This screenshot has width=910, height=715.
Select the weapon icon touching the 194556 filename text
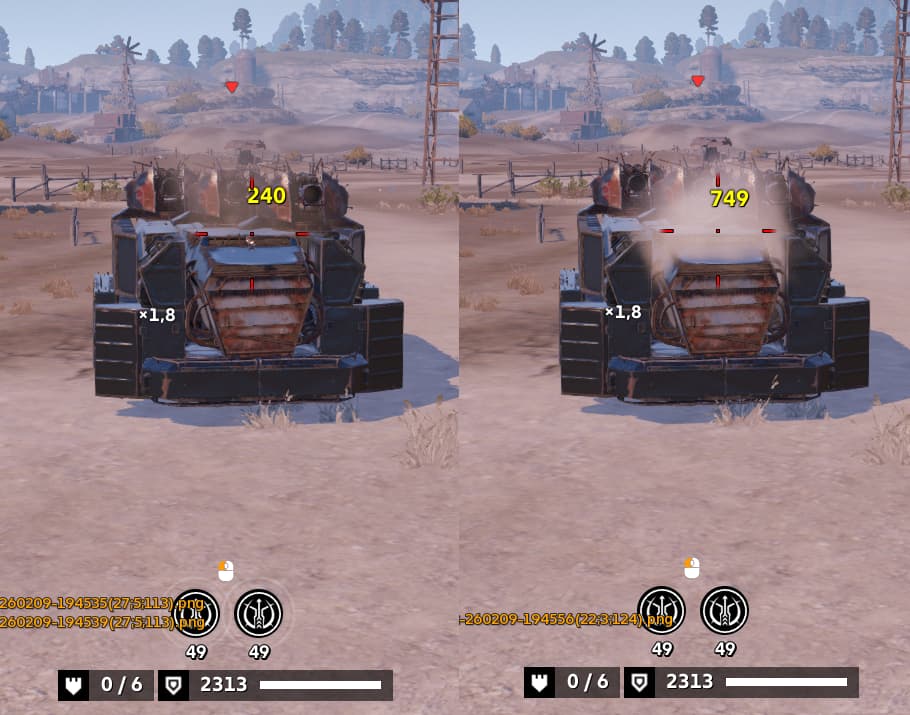pos(662,611)
